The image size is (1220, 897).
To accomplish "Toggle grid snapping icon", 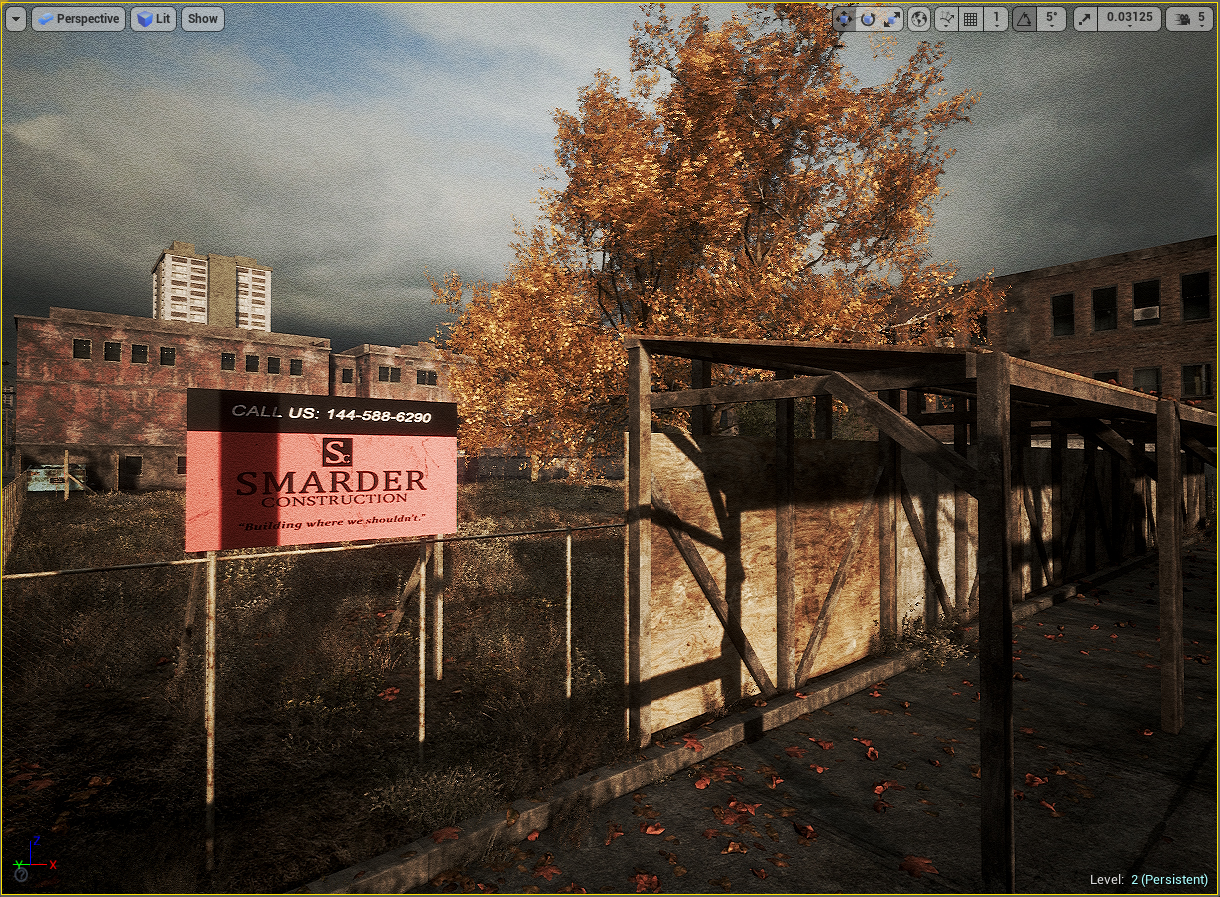I will 970,19.
